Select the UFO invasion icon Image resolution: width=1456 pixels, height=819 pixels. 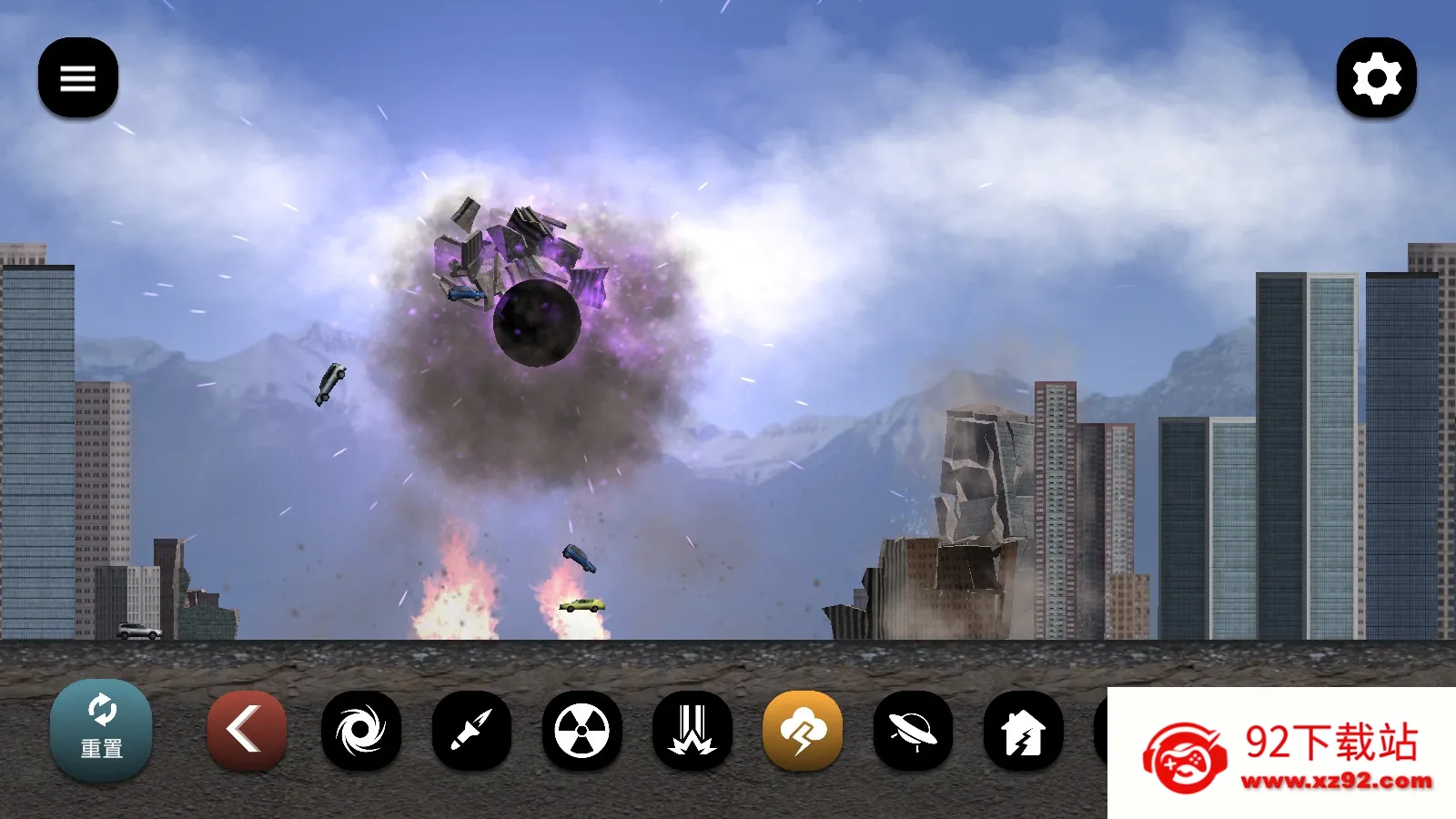pos(913,731)
